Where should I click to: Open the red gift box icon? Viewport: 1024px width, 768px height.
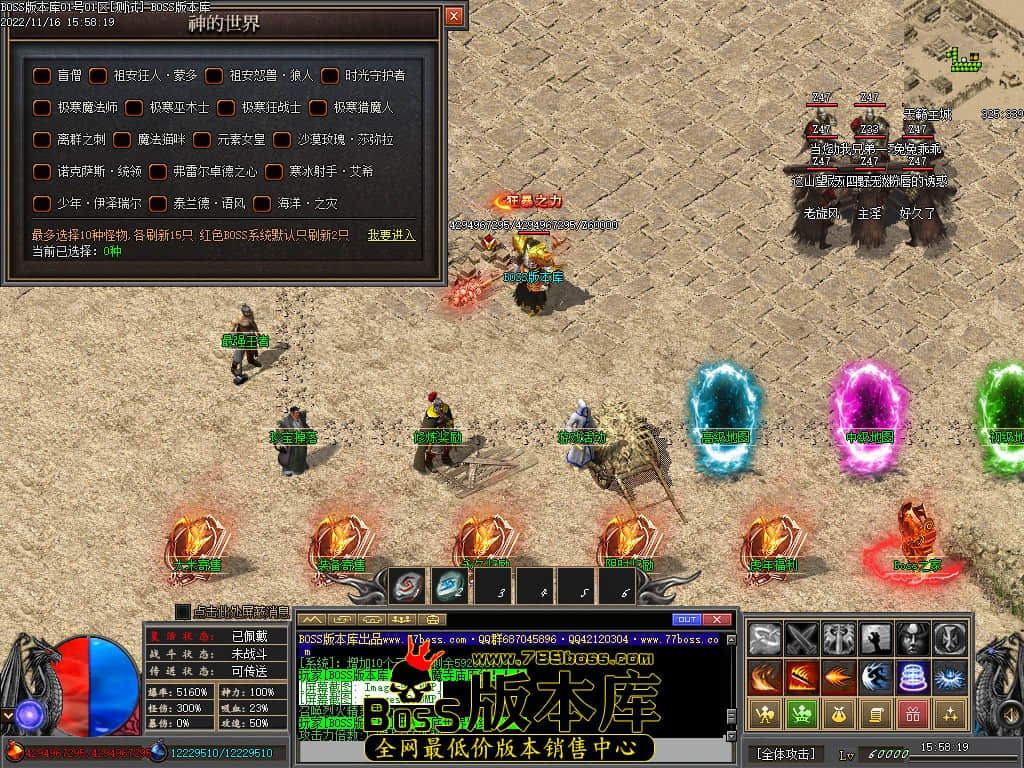point(913,714)
